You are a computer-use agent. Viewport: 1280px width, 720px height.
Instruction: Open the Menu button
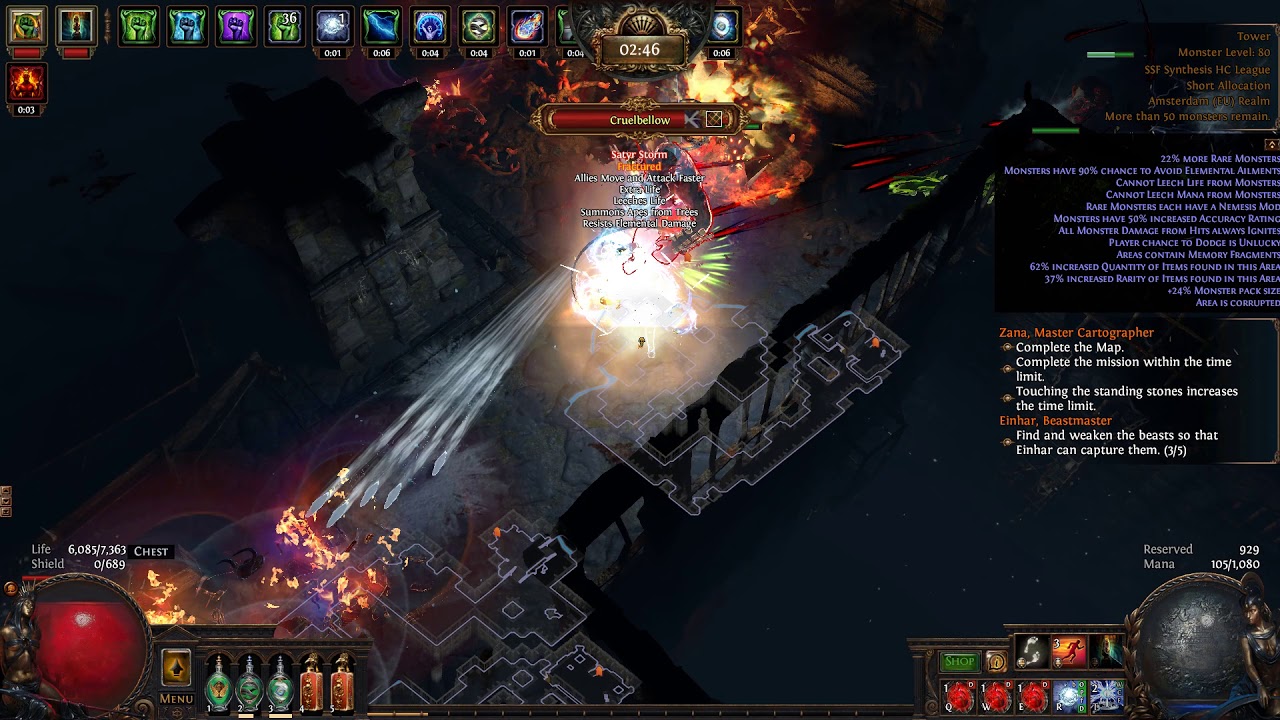(176, 699)
